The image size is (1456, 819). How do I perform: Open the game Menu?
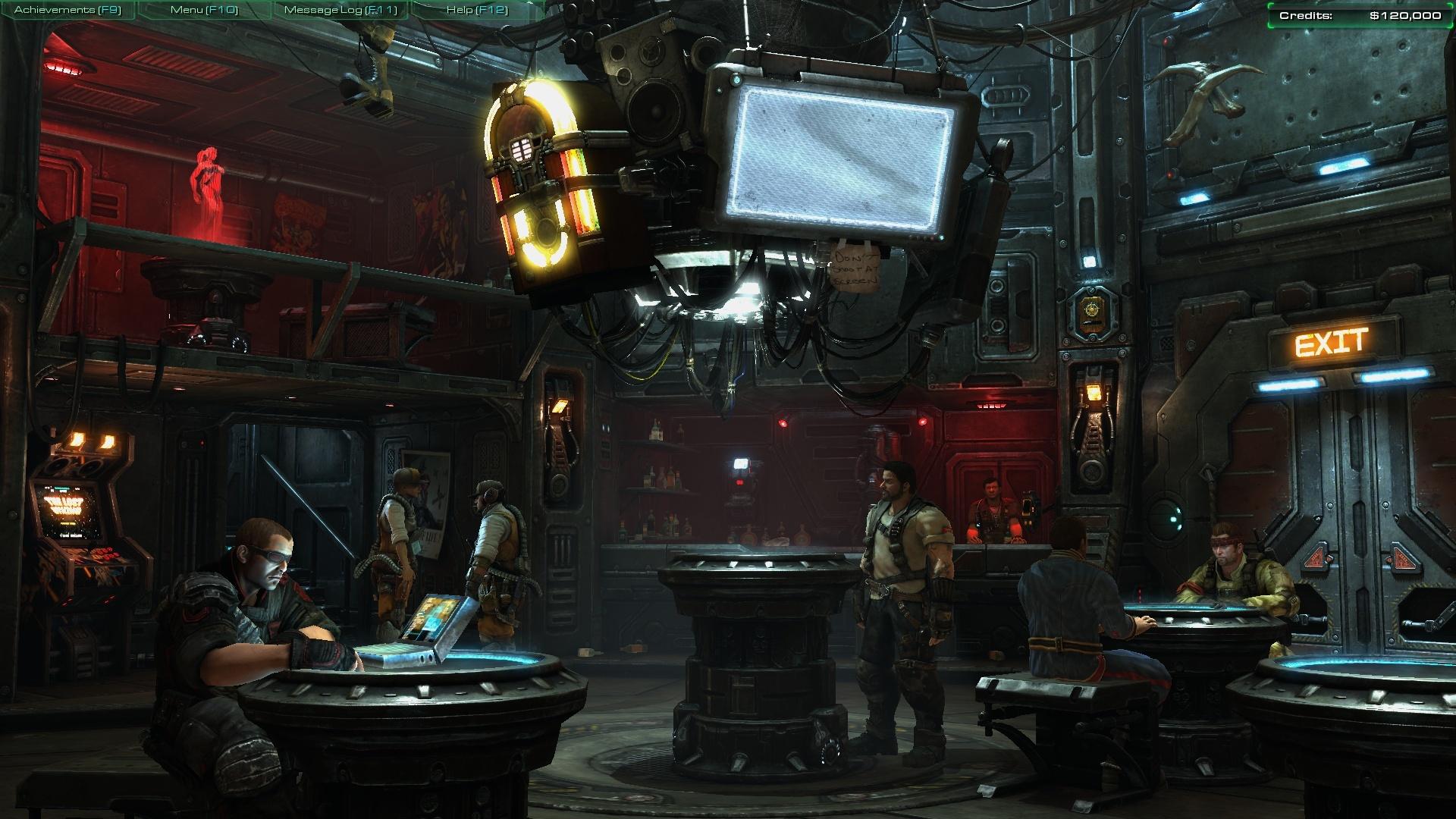click(204, 10)
